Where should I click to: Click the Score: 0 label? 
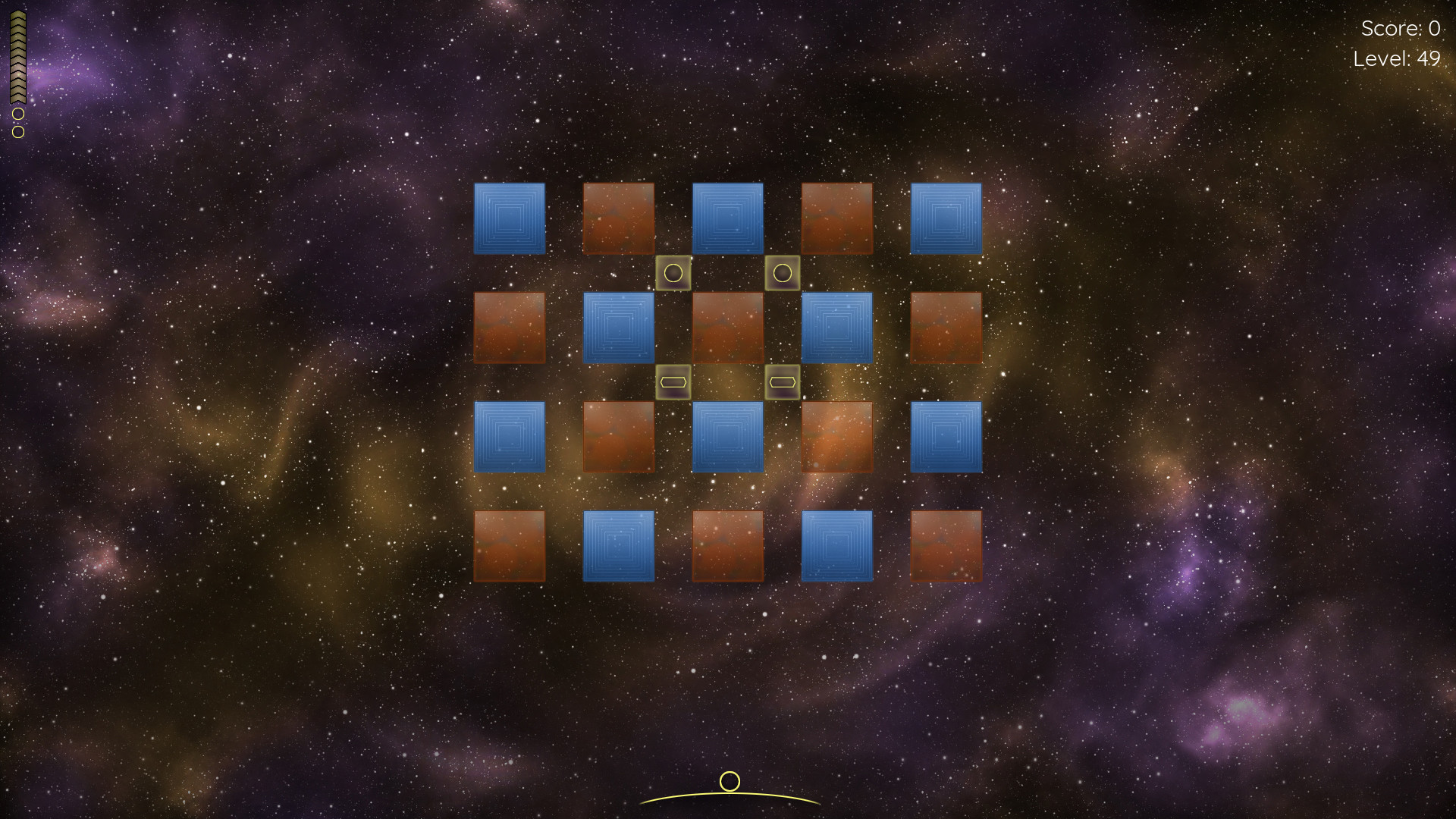1400,30
